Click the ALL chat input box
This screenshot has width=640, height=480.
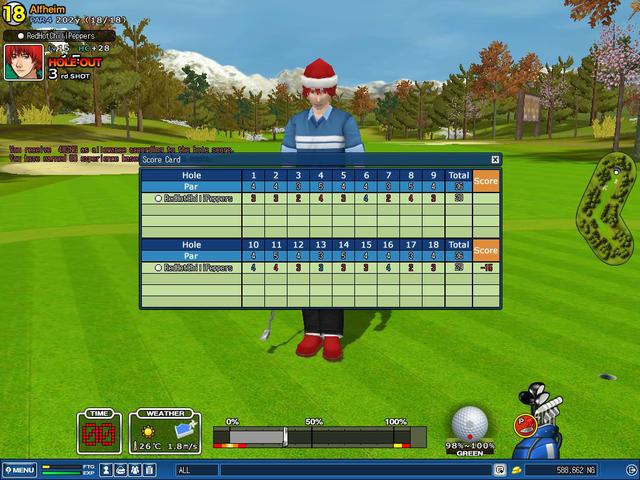pos(330,470)
